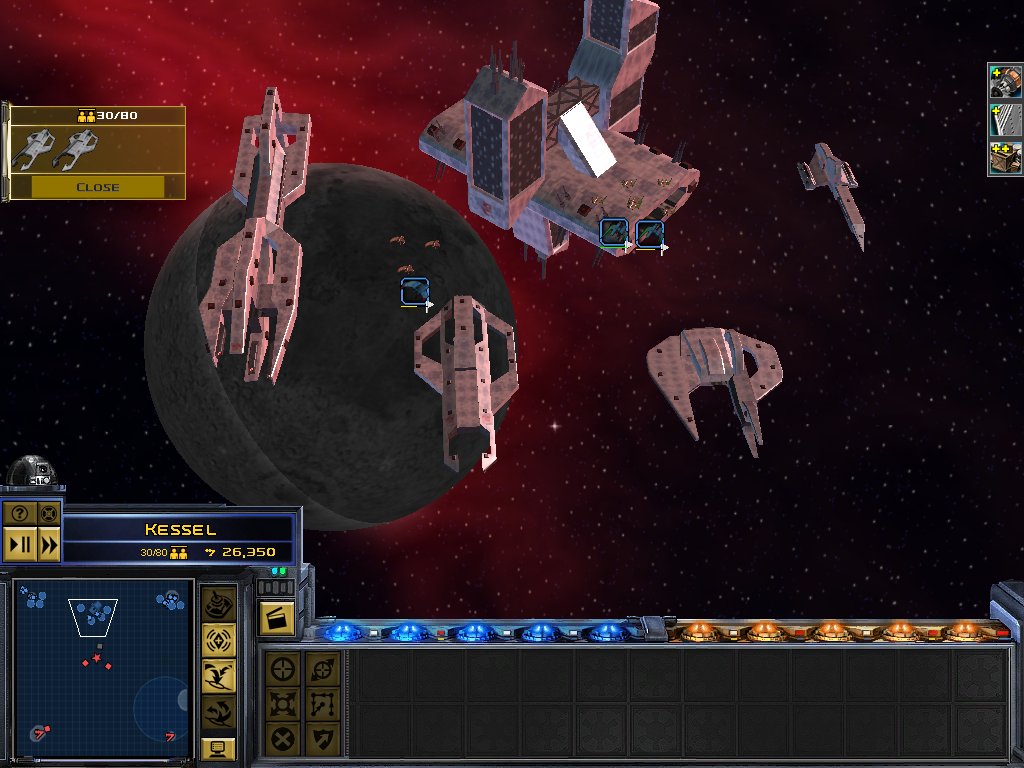Activate the fast-forward speed button

[x=49, y=545]
